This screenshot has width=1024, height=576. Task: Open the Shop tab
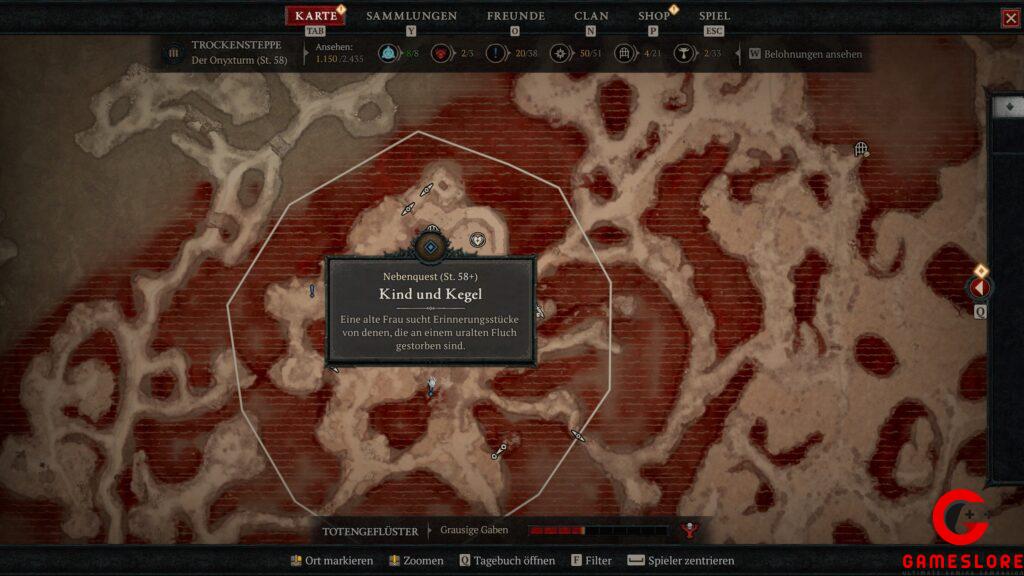pos(654,16)
